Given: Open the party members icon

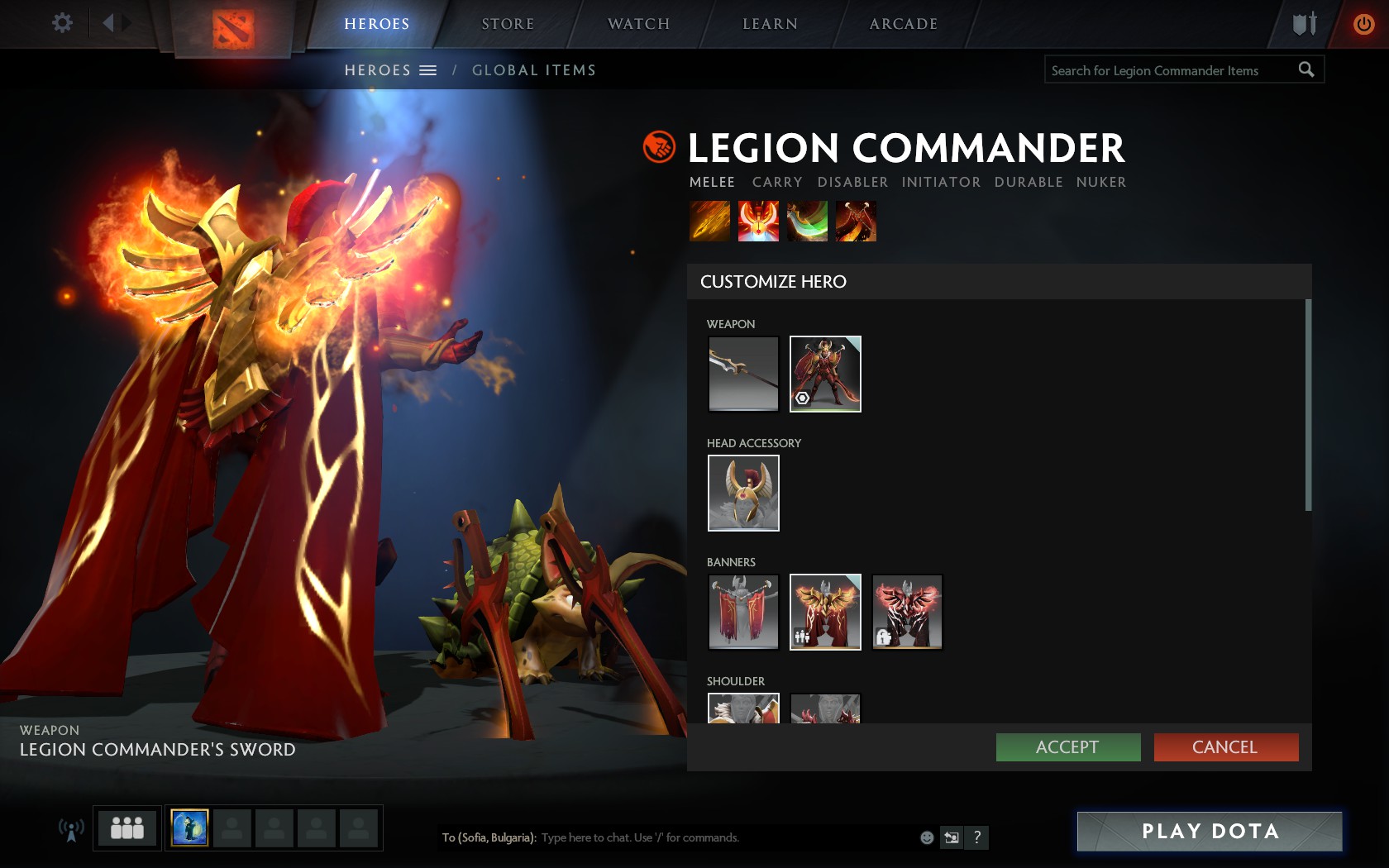Looking at the screenshot, I should click(x=127, y=827).
